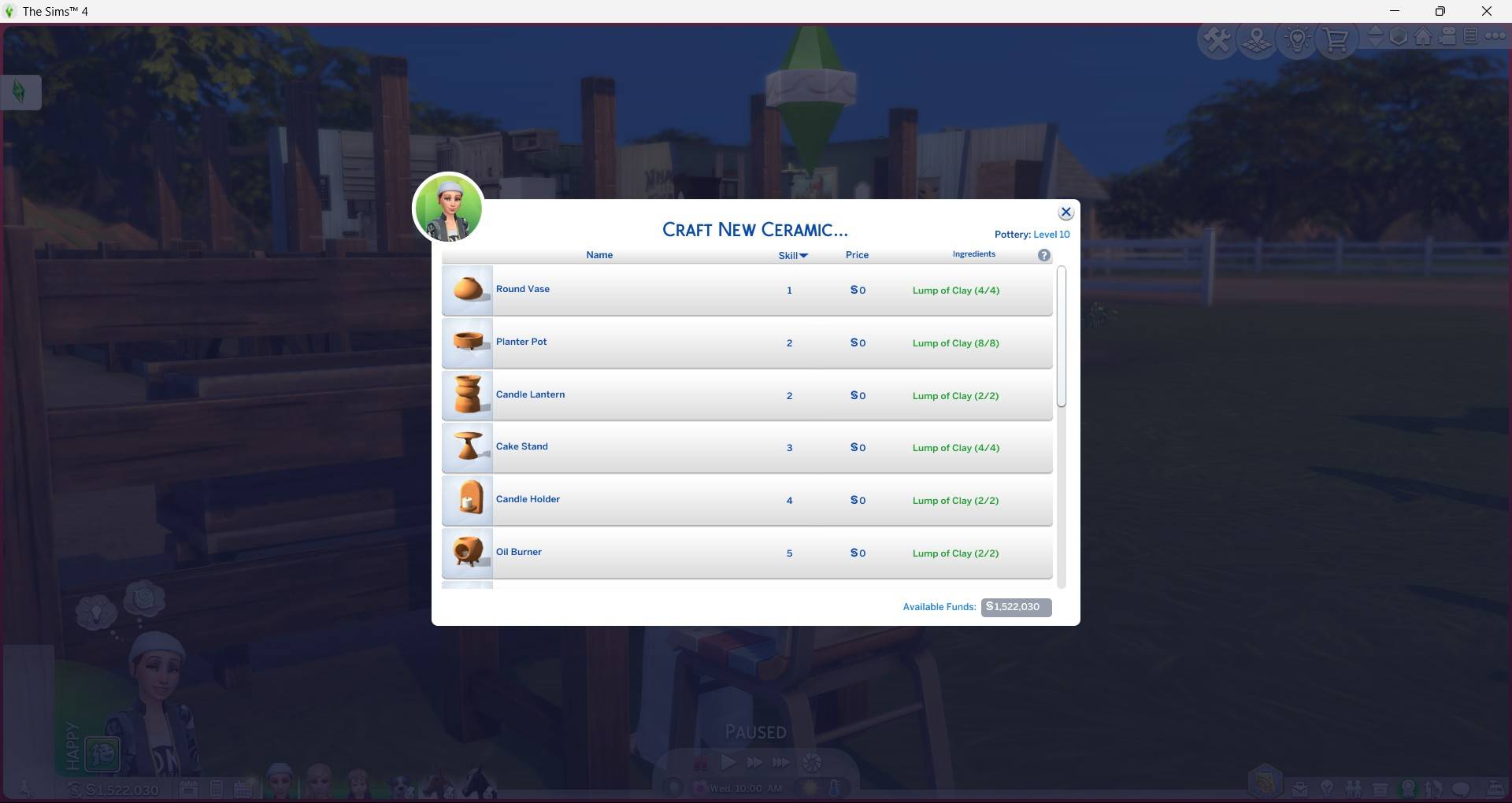Click the recipe list scrollbar
Screen dimensions: 1512x803
[1062, 339]
